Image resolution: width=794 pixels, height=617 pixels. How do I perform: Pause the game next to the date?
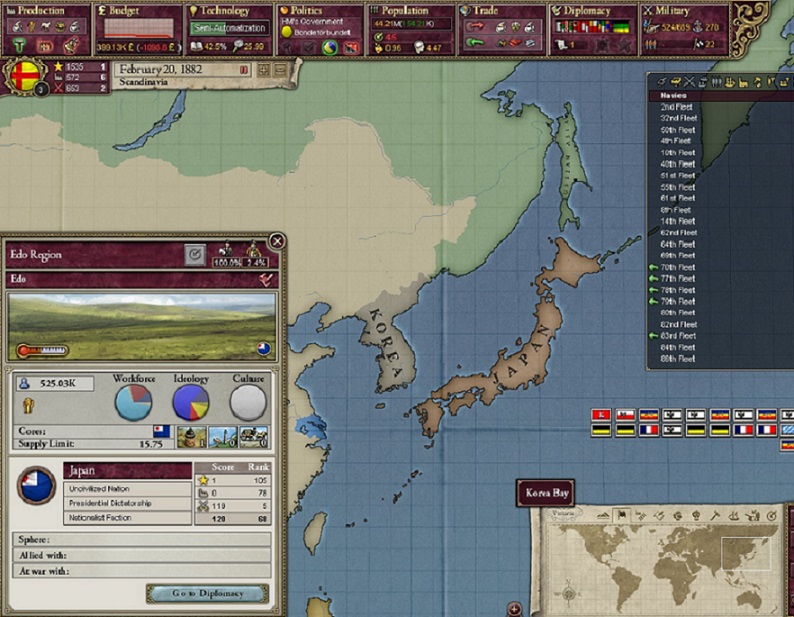pyautogui.click(x=245, y=70)
